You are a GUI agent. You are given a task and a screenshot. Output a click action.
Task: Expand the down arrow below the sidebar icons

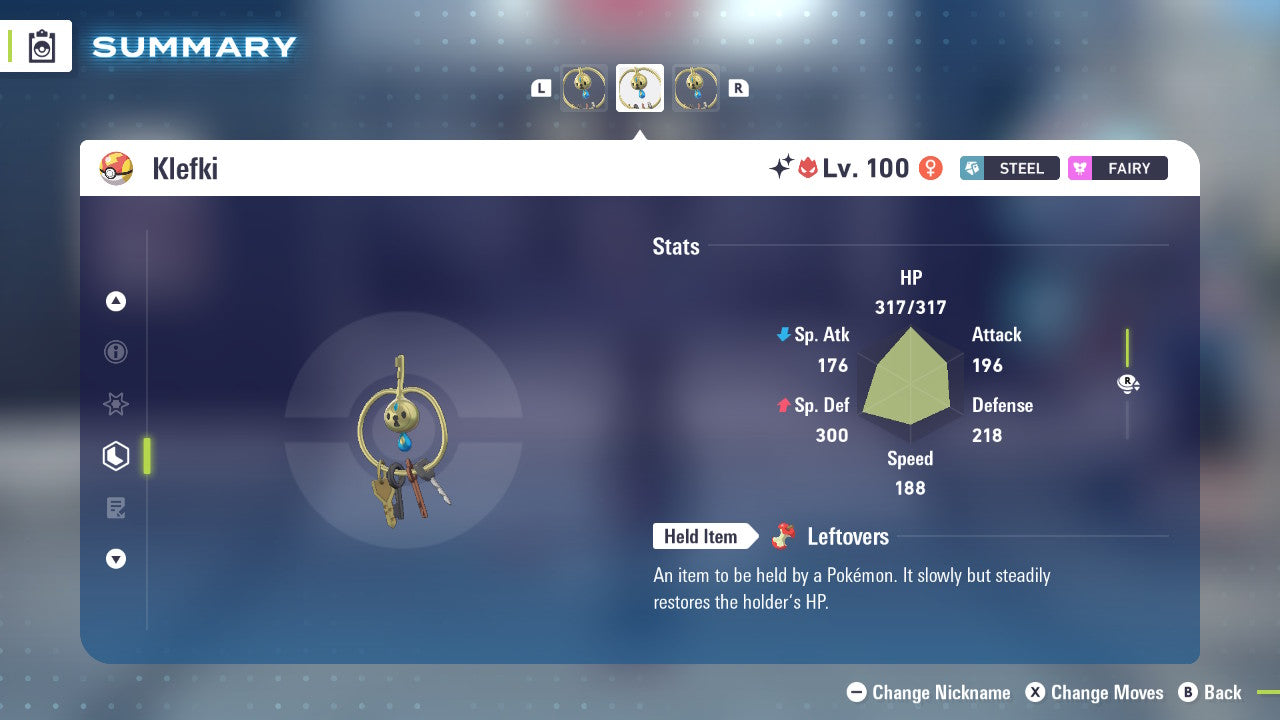point(116,559)
